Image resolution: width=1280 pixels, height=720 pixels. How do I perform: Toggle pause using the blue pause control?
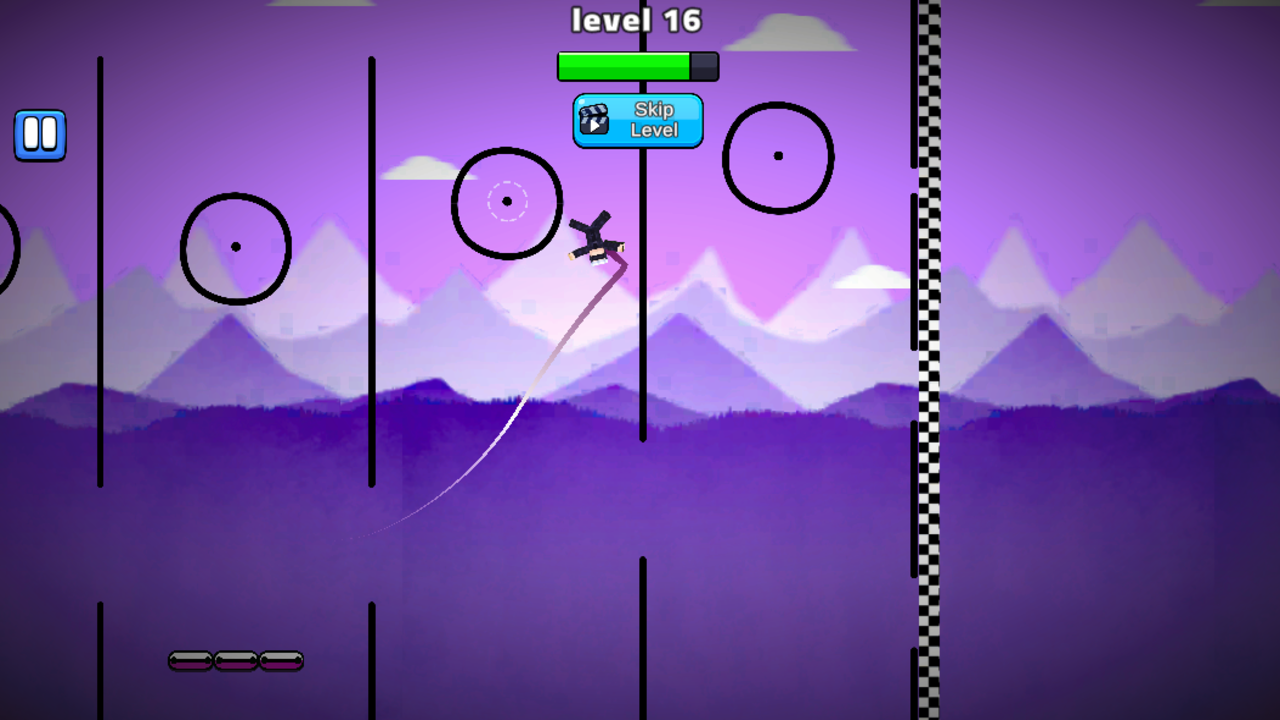coord(40,134)
